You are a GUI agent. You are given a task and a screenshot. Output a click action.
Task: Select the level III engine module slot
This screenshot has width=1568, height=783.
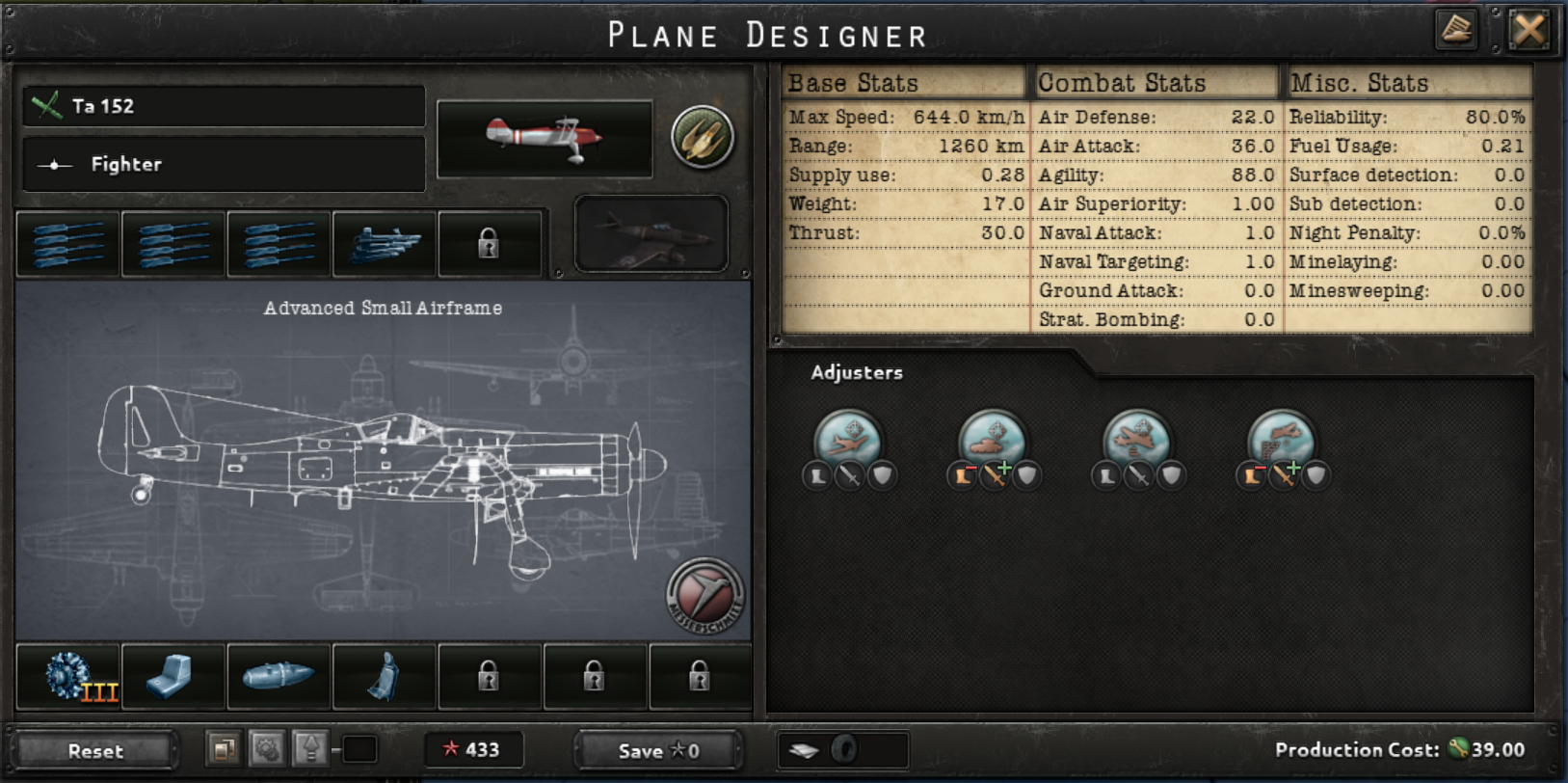[67, 675]
